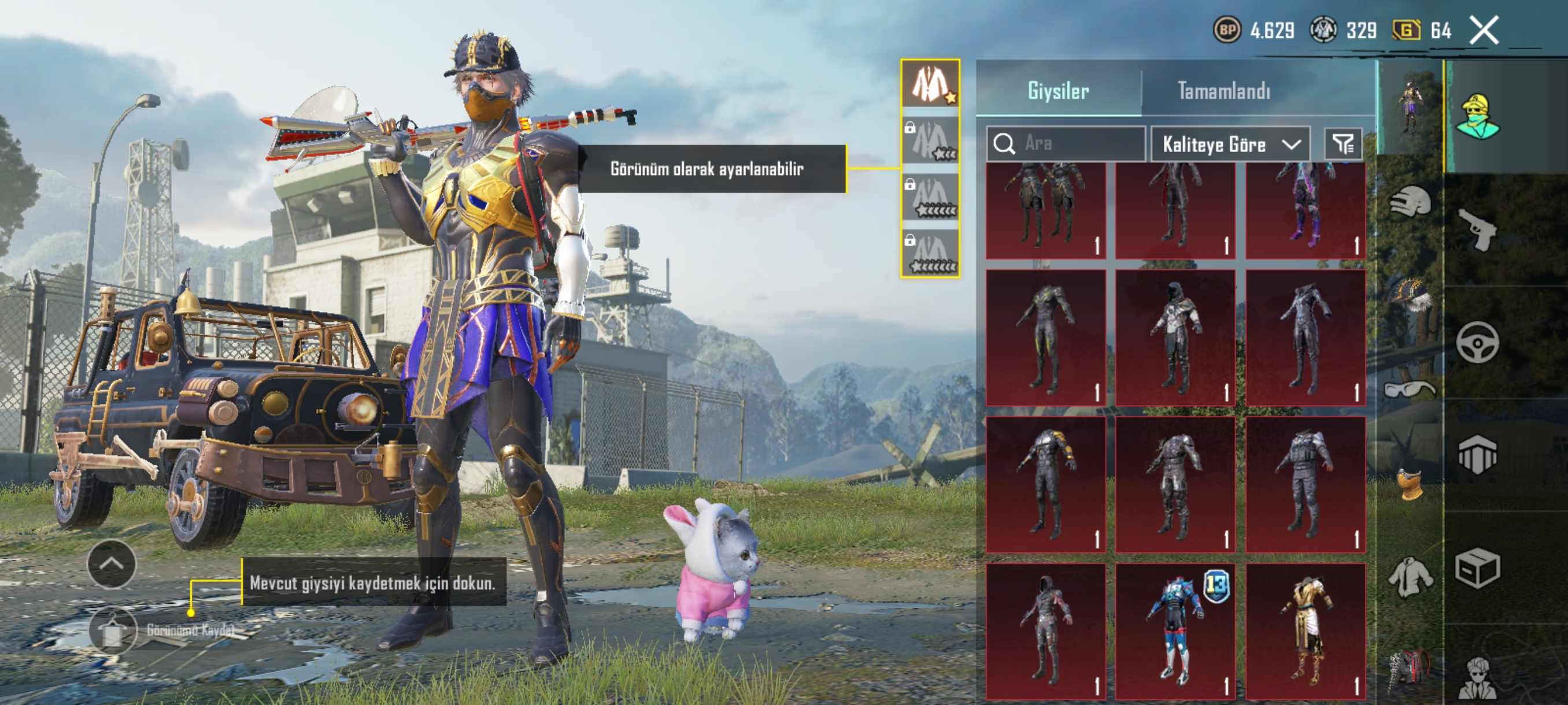Image resolution: width=1568 pixels, height=705 pixels.
Task: Switch to the Tamamlandı tab
Action: 1223,91
